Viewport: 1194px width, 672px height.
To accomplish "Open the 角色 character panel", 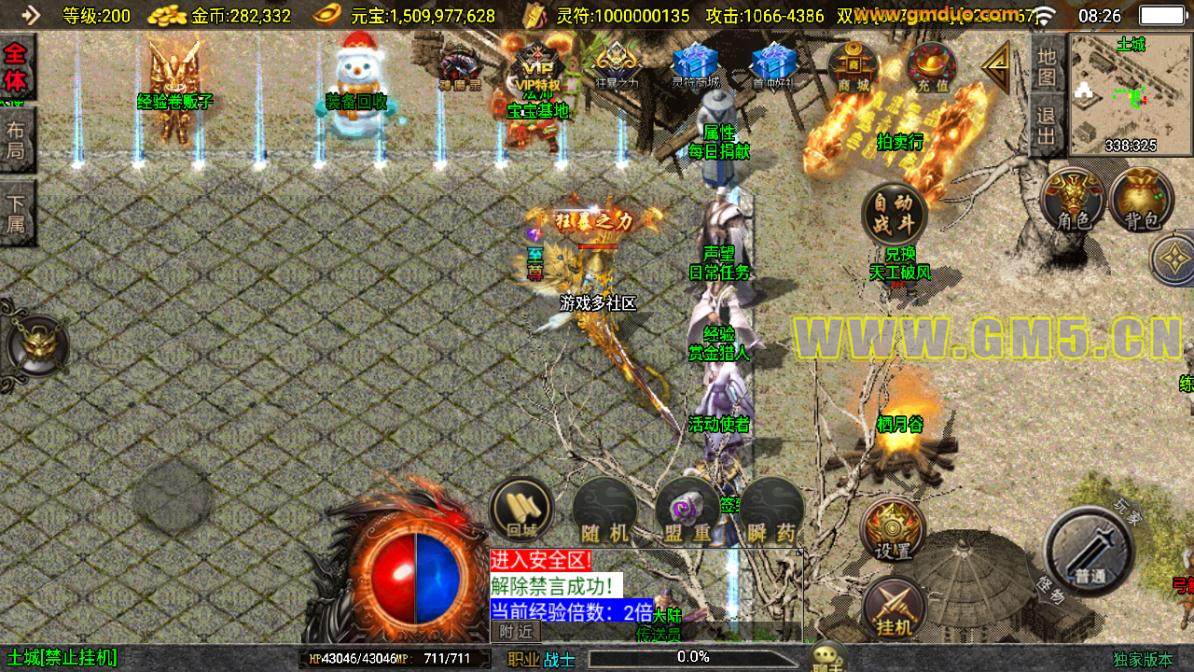I will (x=1072, y=199).
